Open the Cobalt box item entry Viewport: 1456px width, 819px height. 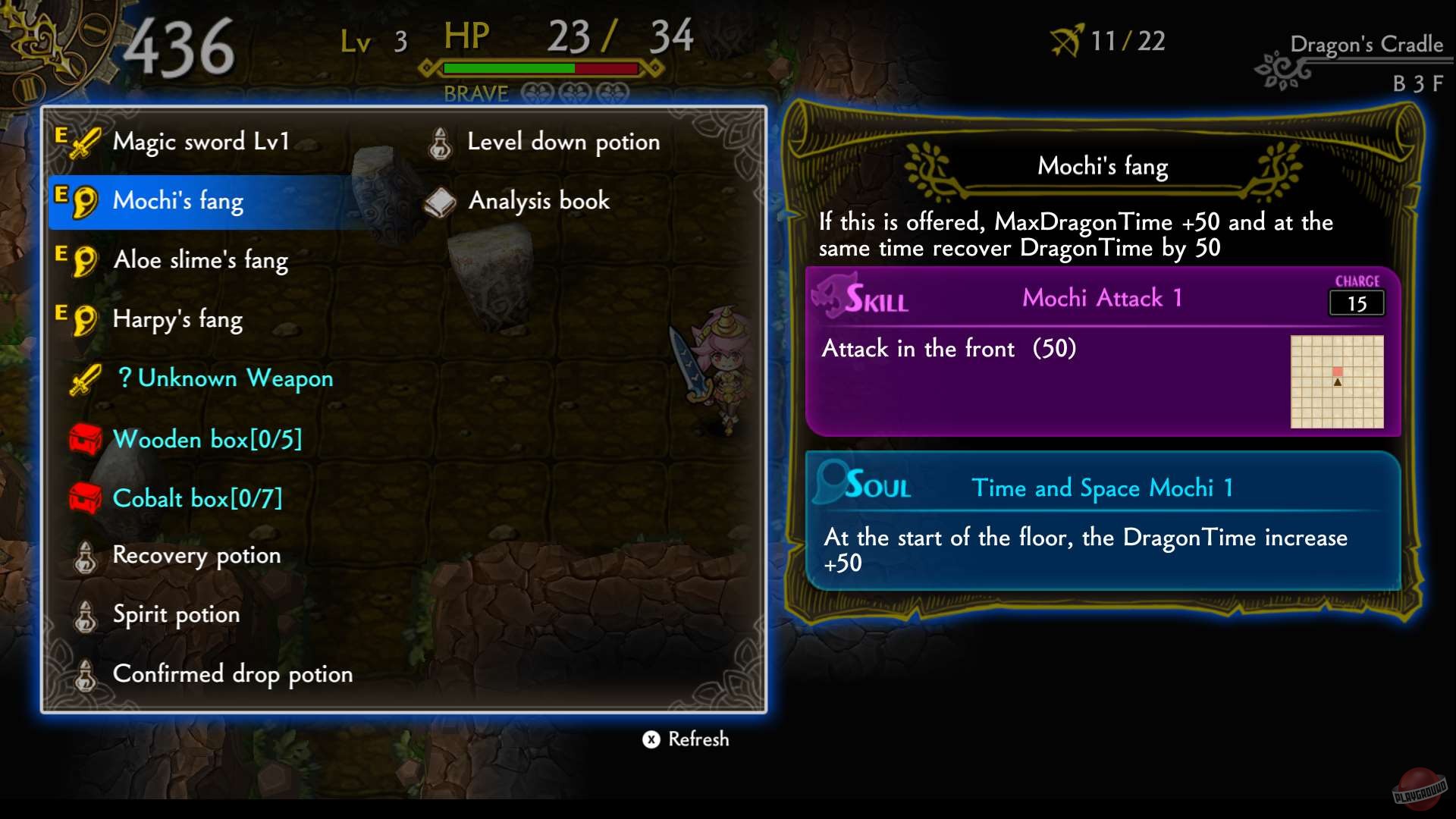tap(196, 497)
